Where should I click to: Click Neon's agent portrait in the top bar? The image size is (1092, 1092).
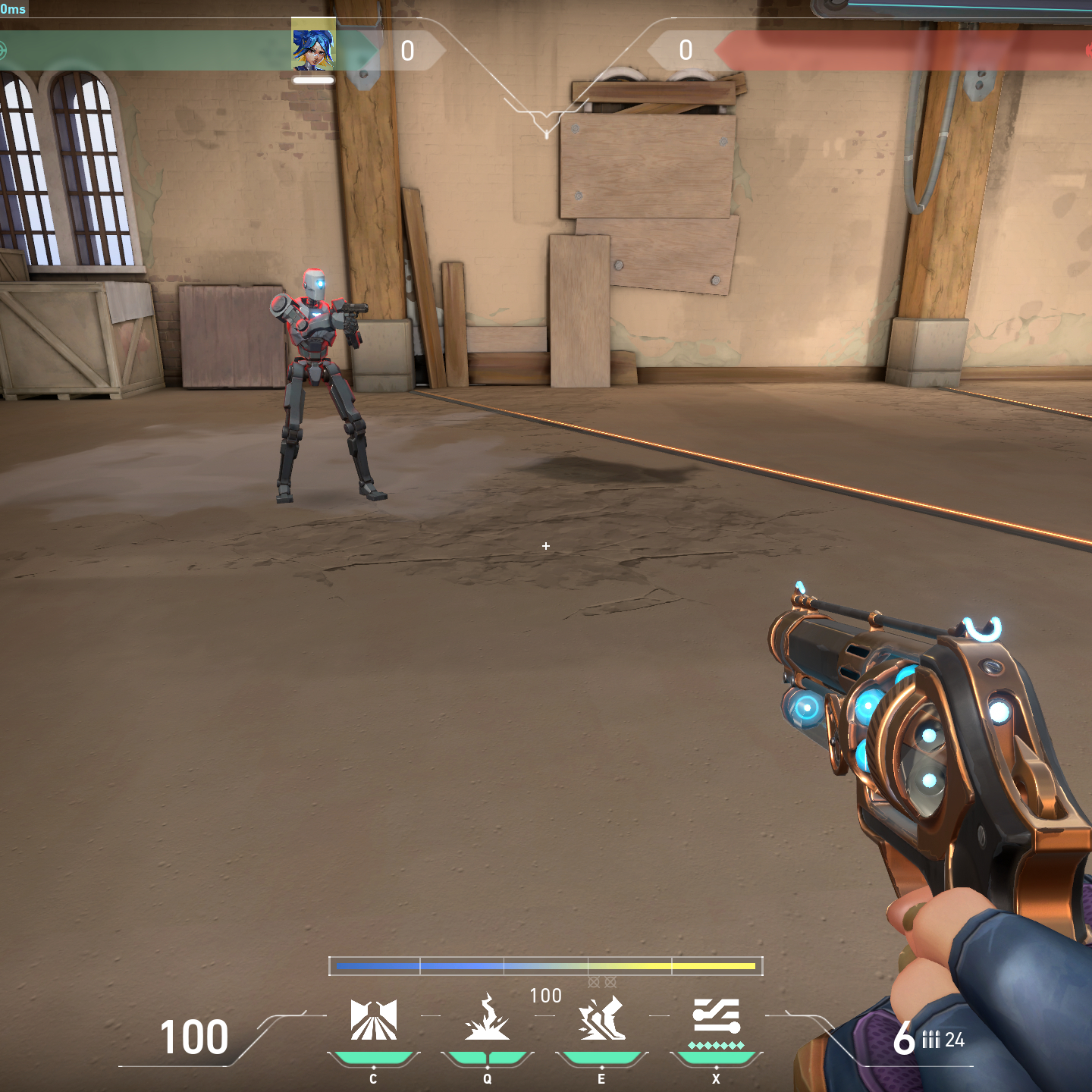313,49
